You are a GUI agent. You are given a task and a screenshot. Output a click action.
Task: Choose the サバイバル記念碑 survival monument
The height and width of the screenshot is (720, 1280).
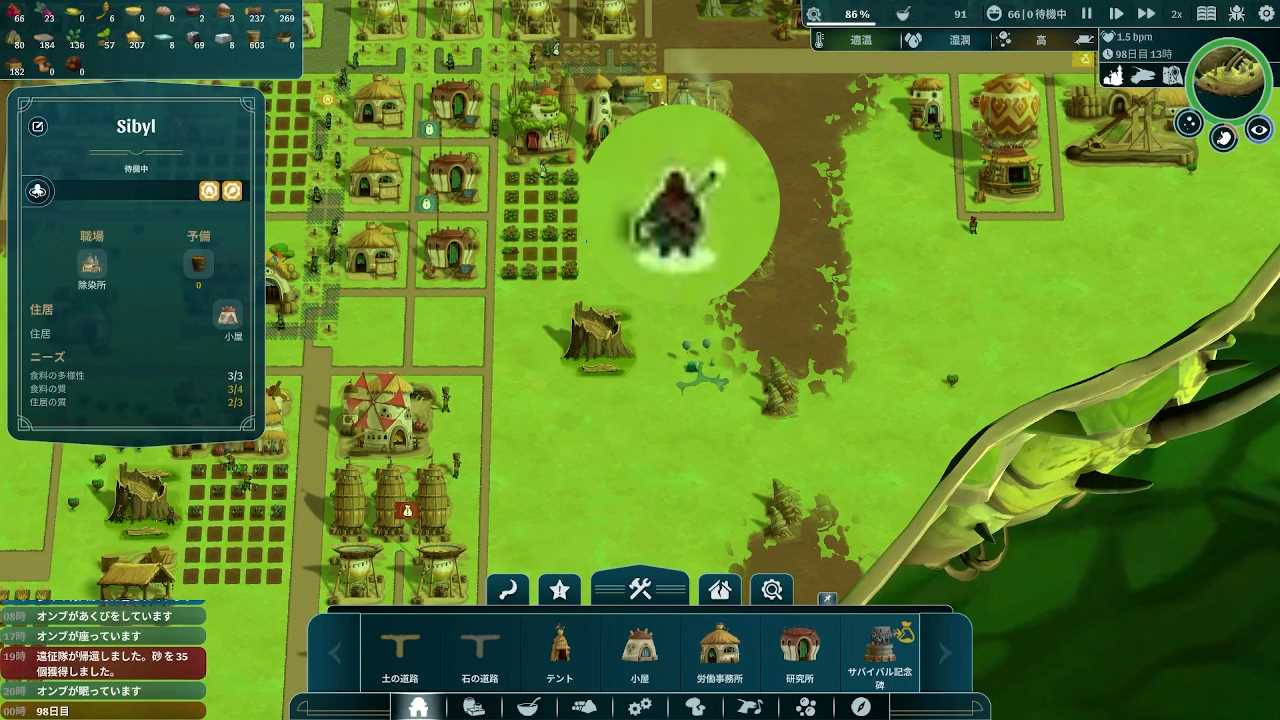tap(880, 653)
